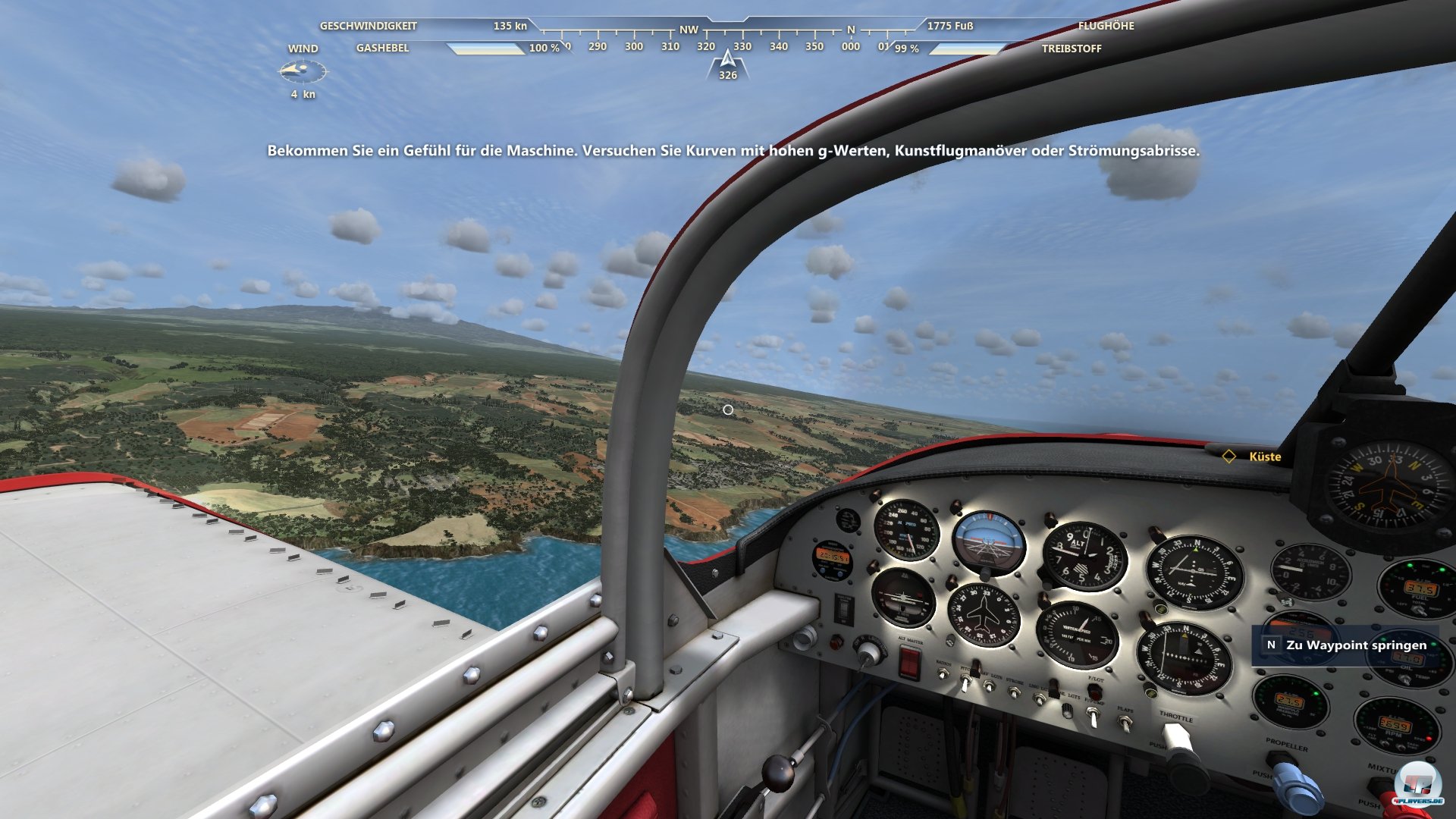
Task: Flip the NAV LGTS switch
Action: (989, 687)
